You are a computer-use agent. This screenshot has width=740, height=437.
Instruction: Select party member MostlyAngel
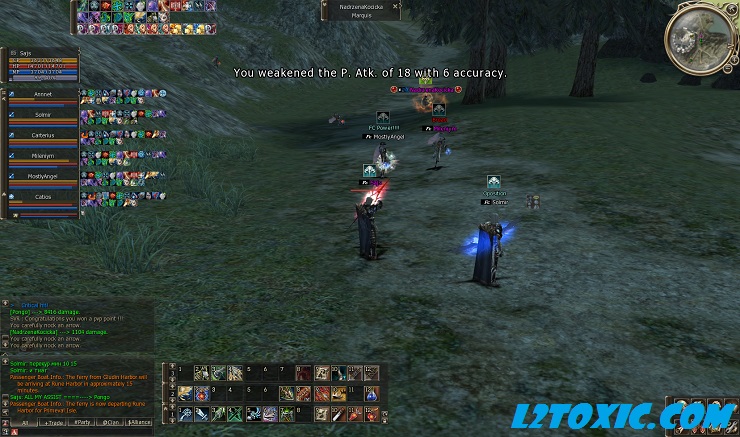[42, 176]
